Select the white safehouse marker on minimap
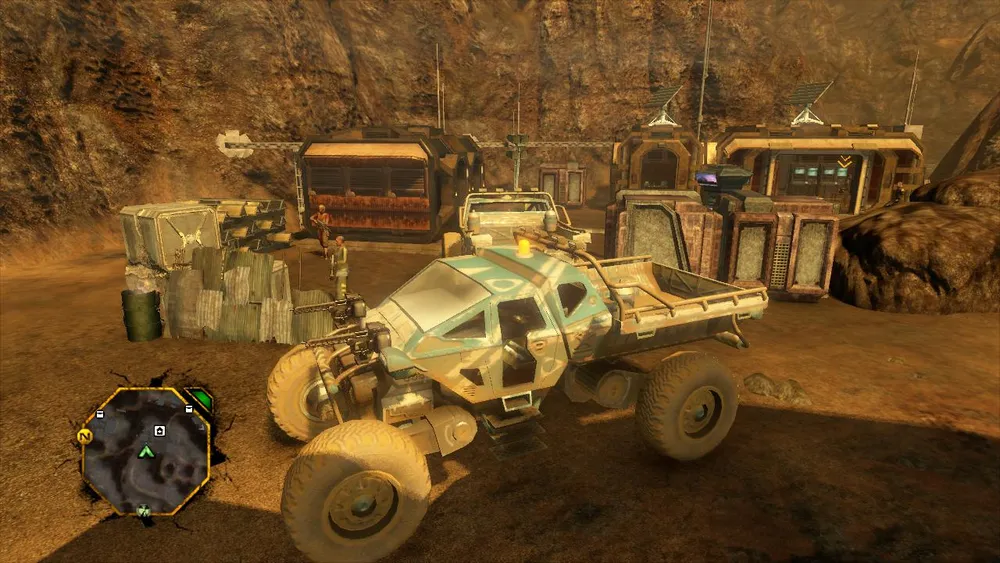Image resolution: width=1000 pixels, height=563 pixels. (159, 431)
